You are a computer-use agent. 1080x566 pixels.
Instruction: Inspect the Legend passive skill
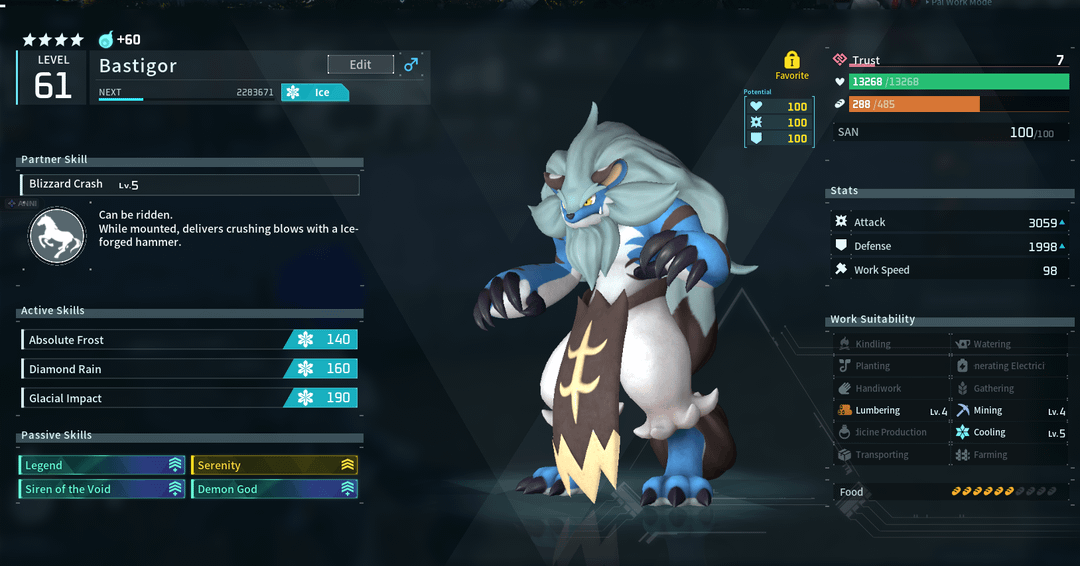(x=101, y=465)
